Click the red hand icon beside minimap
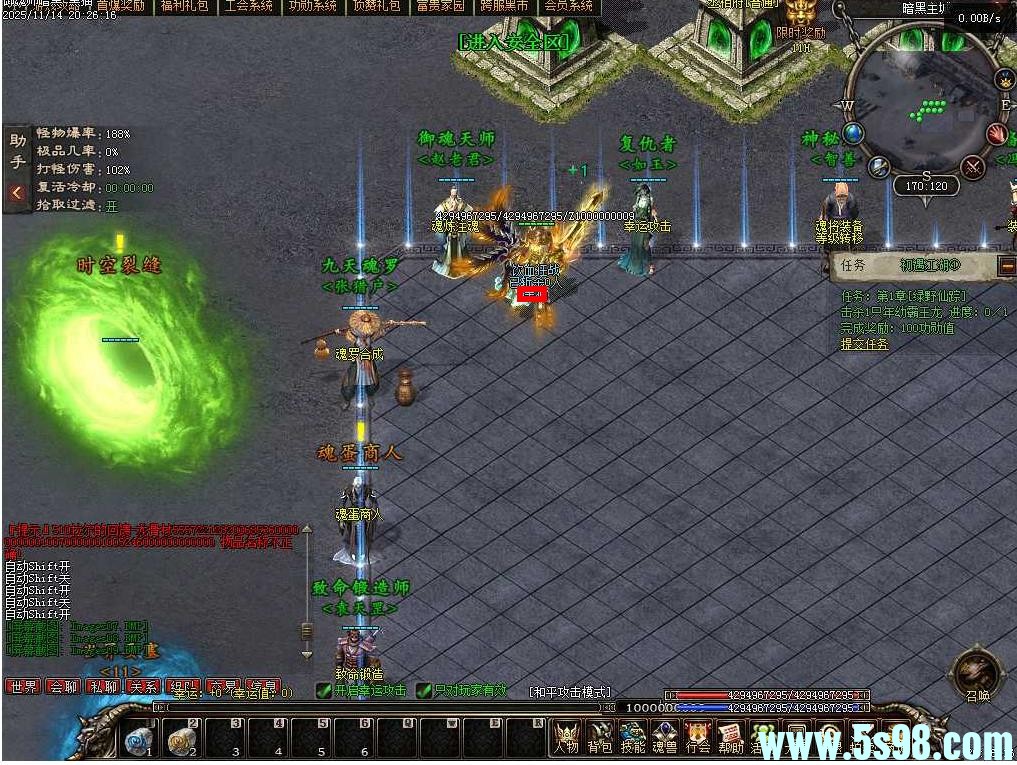 click(996, 134)
